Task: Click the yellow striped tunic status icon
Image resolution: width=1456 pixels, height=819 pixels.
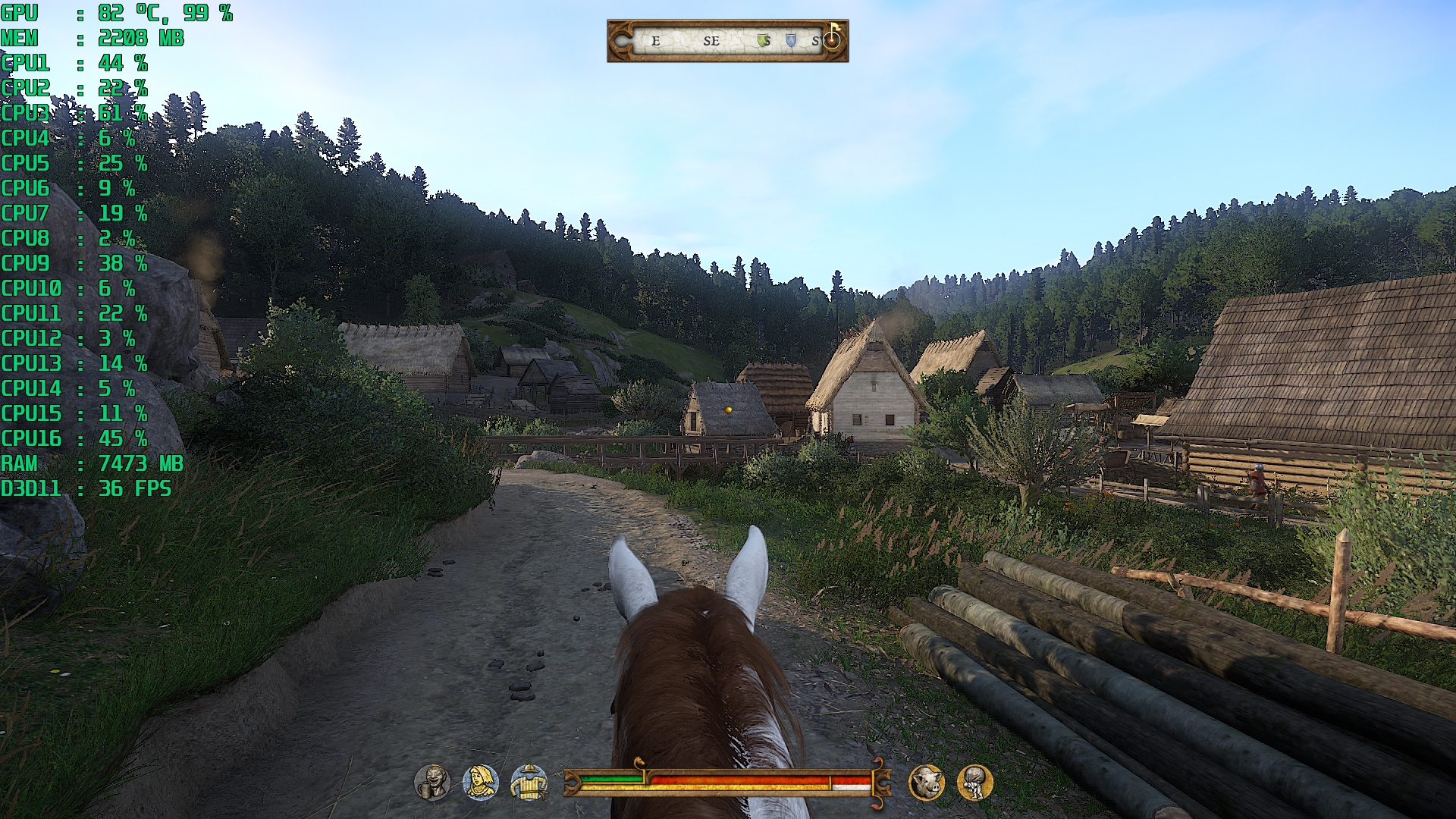Action: 529,782
